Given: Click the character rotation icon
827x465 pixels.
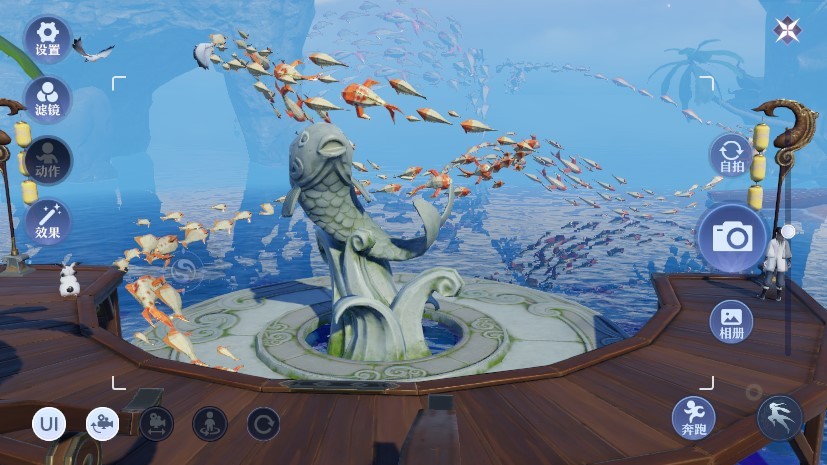Looking at the screenshot, I should coord(209,424).
